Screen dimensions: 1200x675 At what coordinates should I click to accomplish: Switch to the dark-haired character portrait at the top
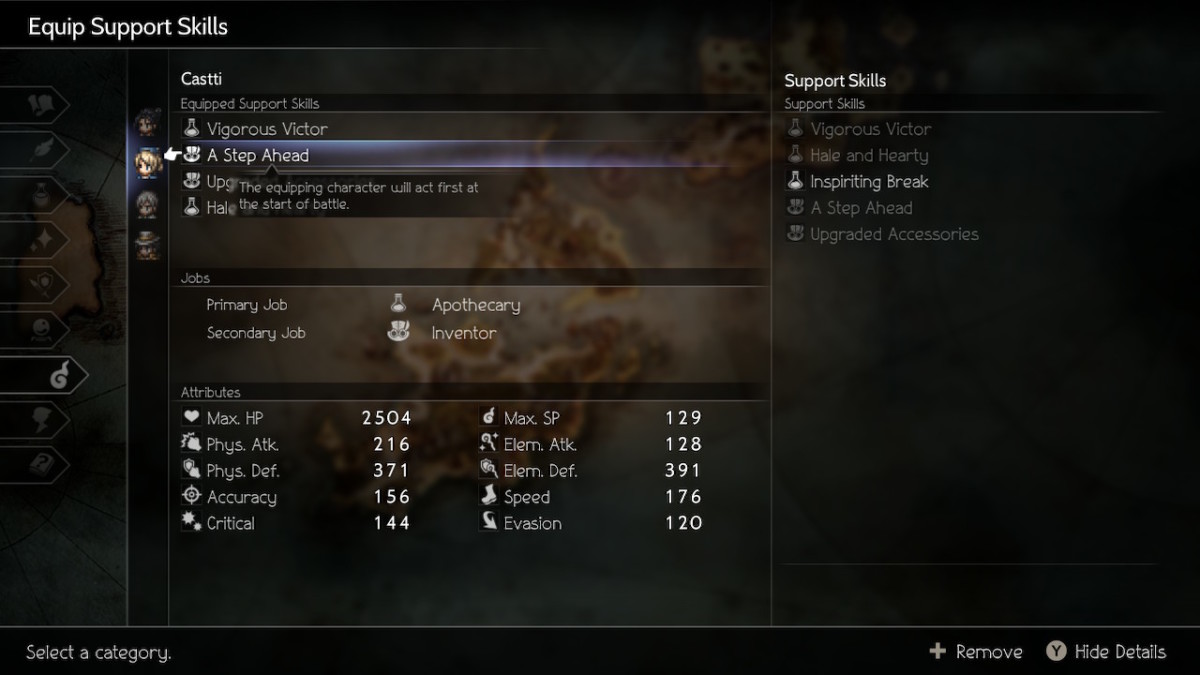coord(147,123)
